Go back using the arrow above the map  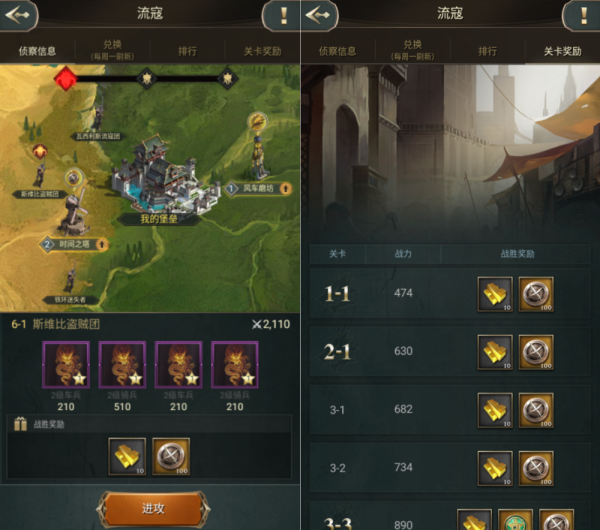[19, 15]
